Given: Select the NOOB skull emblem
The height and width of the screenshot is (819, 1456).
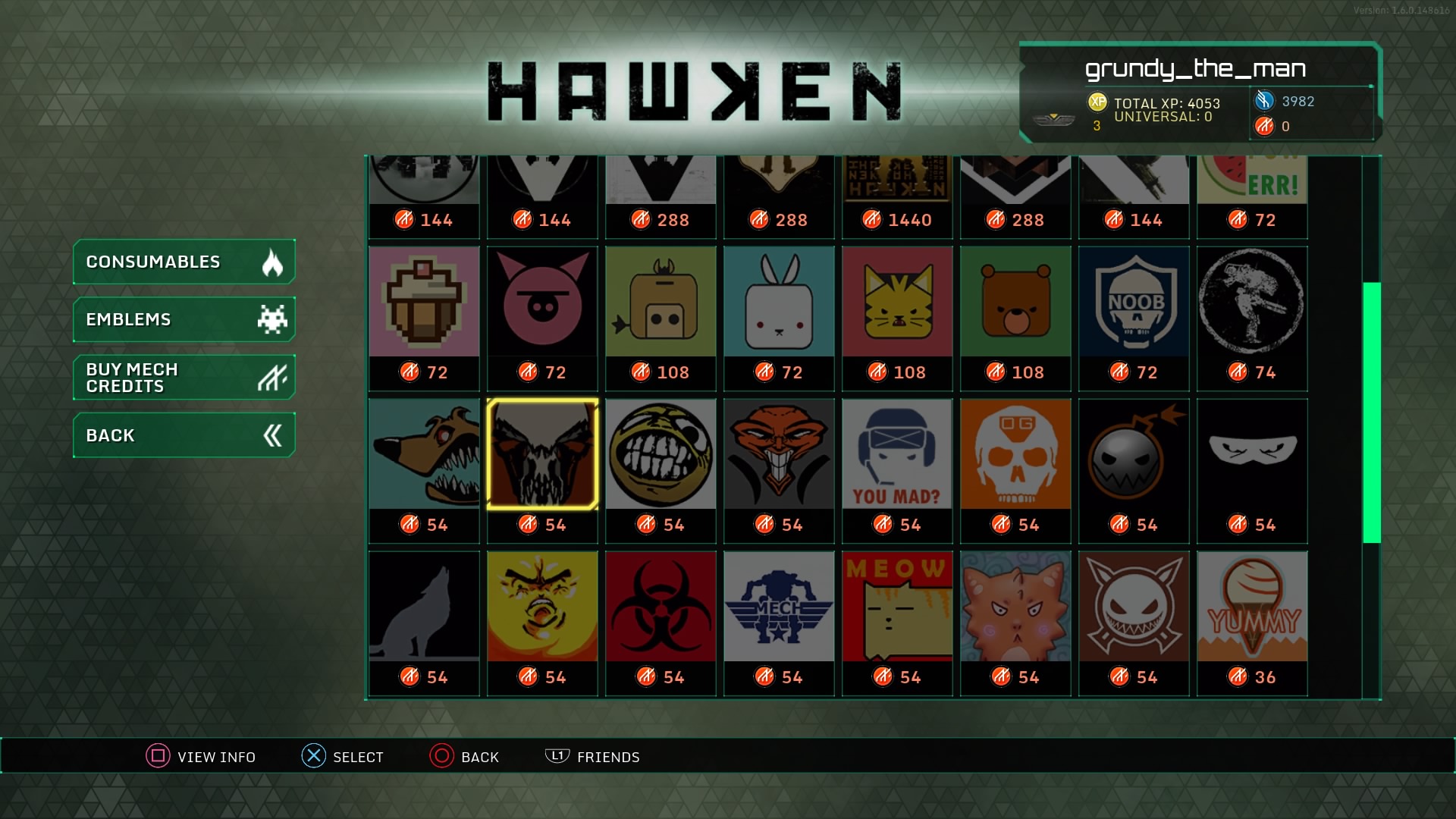Looking at the screenshot, I should [1134, 302].
